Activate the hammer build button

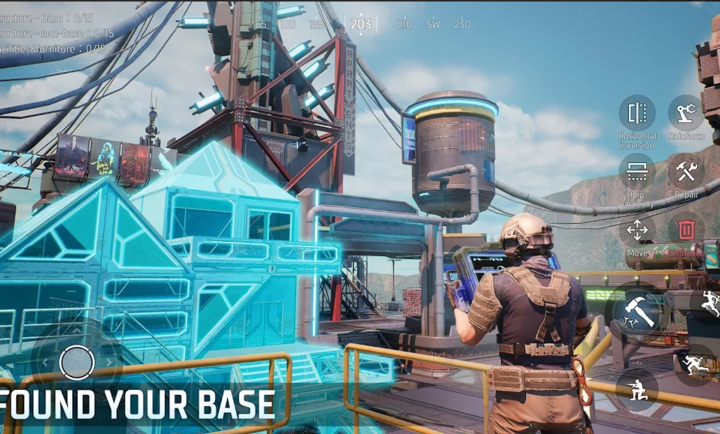(638, 311)
